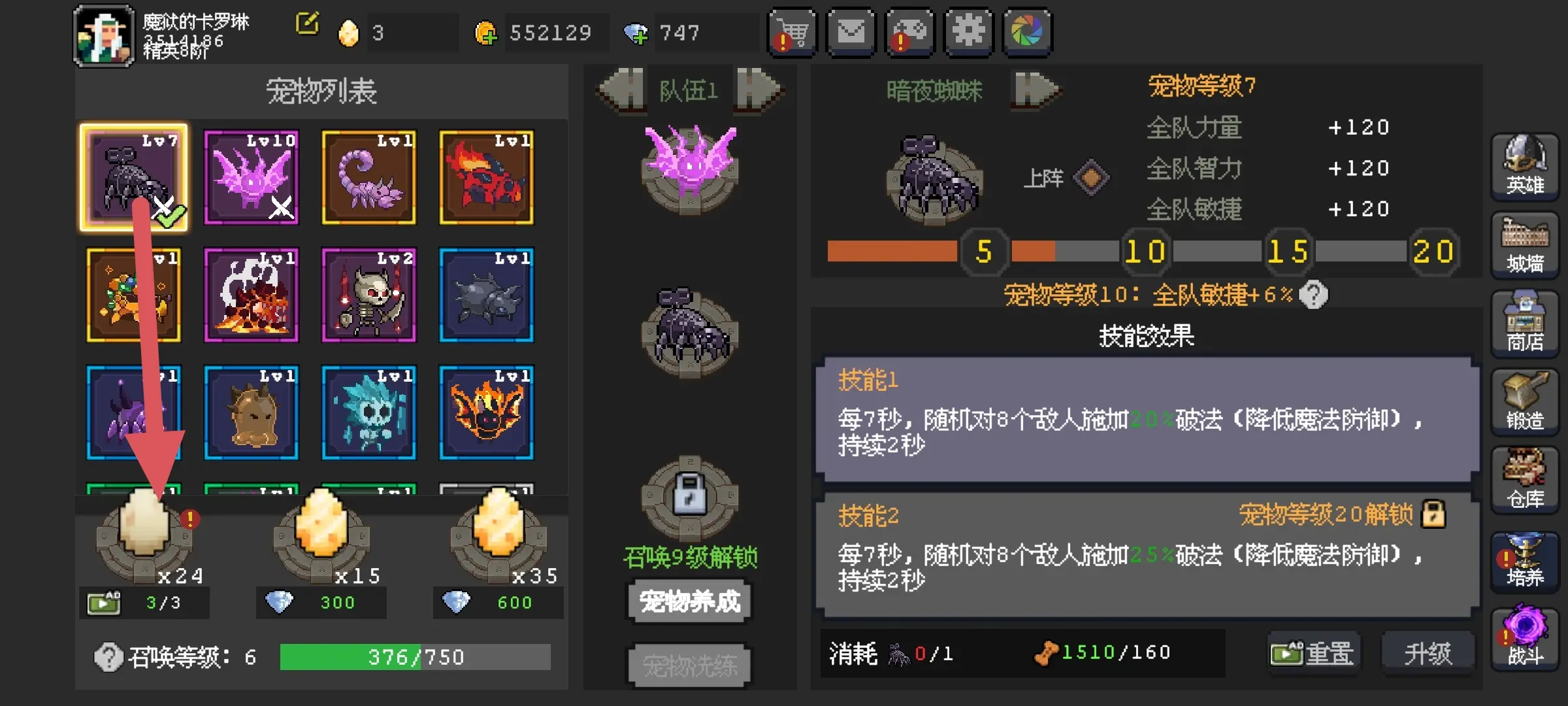Open the 宠物洗练 tab
This screenshot has width=1568, height=706.
pos(688,665)
